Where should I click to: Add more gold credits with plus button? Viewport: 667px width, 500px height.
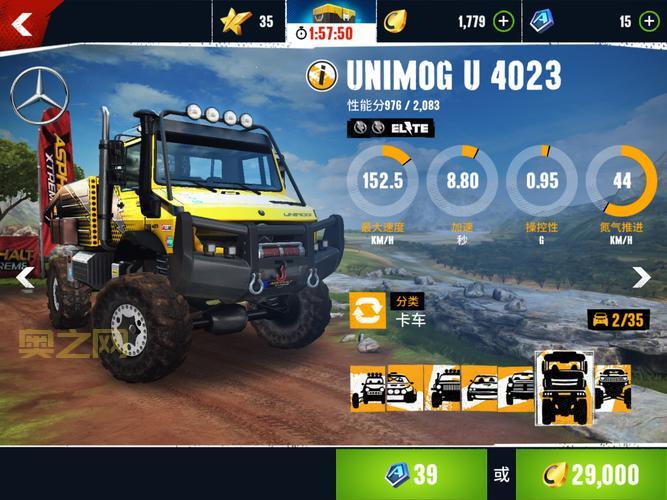(x=503, y=21)
